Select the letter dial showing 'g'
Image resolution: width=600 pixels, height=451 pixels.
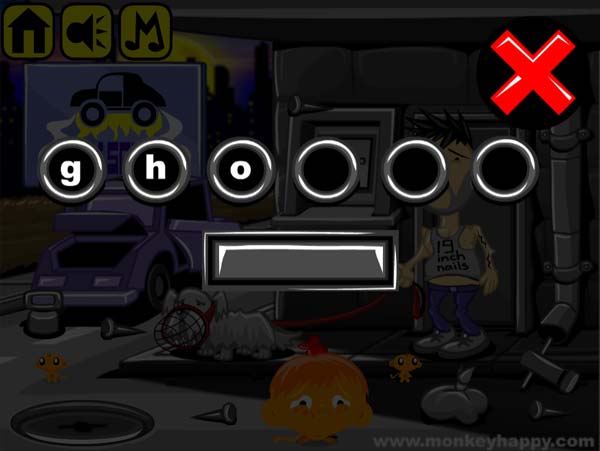click(x=71, y=168)
